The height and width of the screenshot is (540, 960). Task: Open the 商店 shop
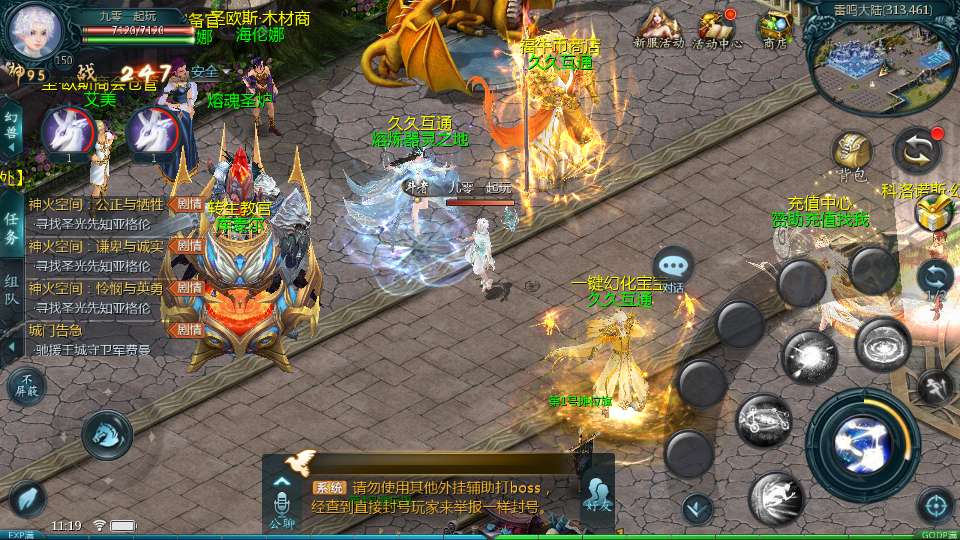(x=774, y=27)
